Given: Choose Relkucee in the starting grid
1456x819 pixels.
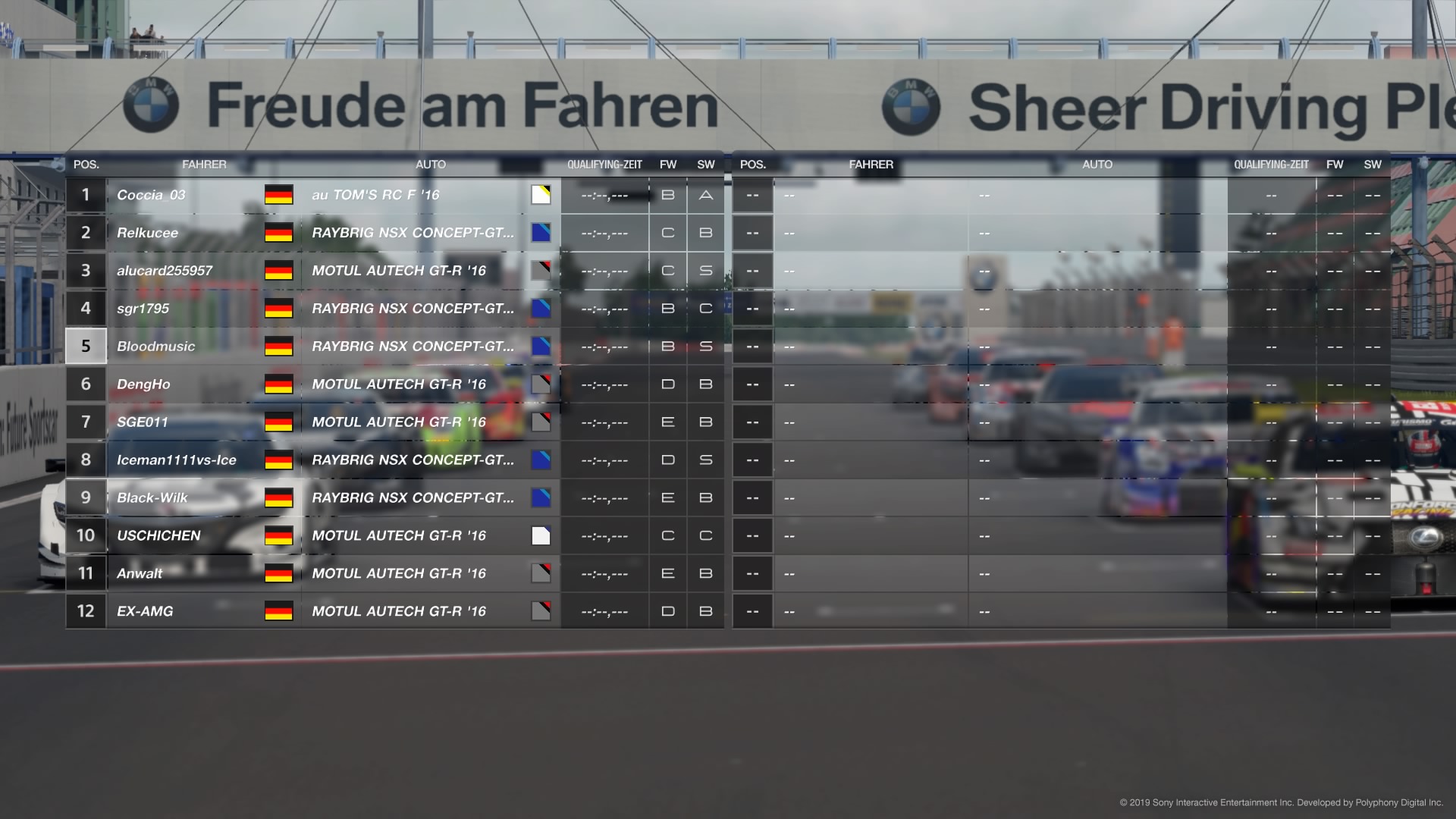Looking at the screenshot, I should 148,233.
